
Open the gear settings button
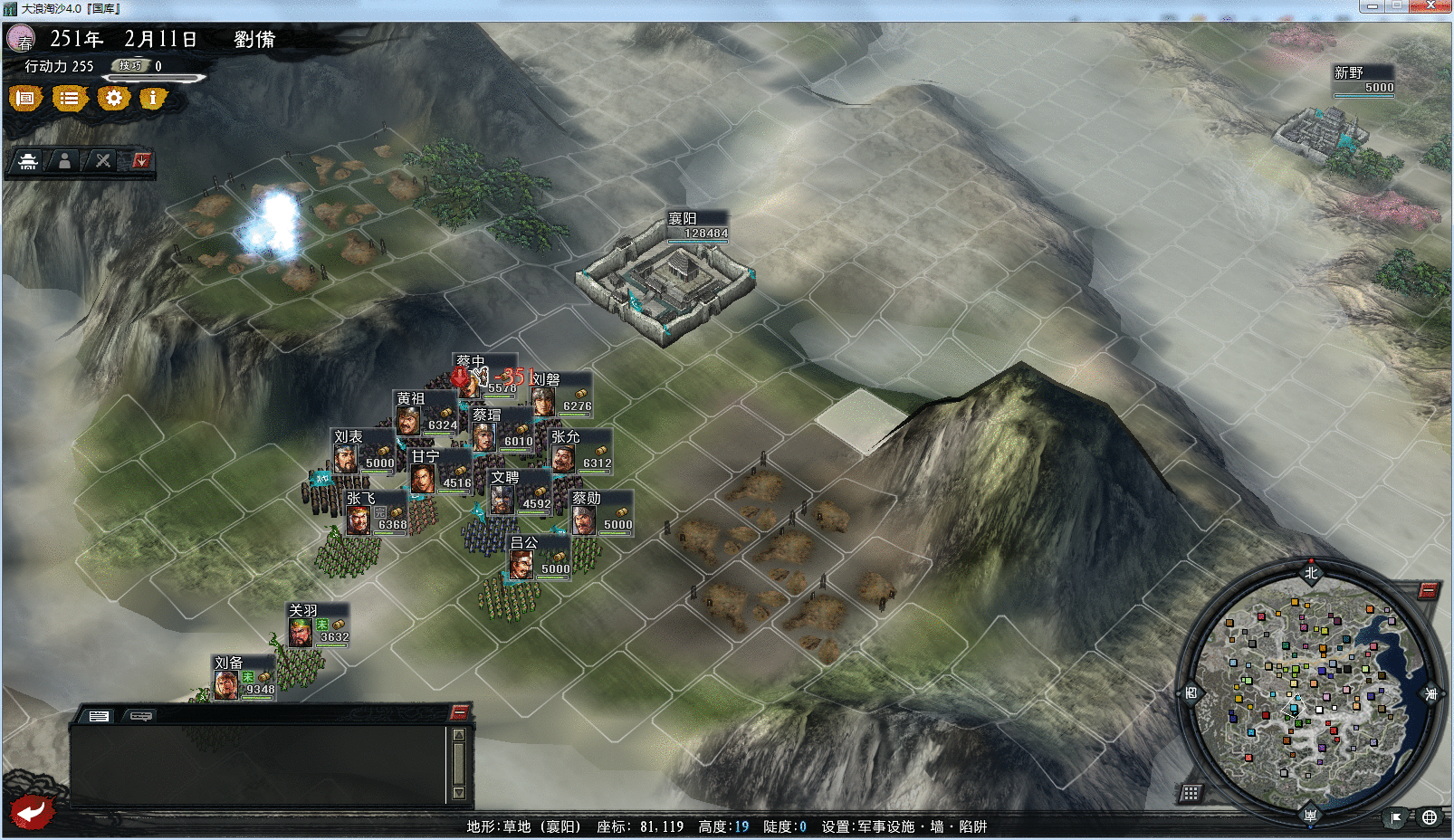click(x=113, y=98)
